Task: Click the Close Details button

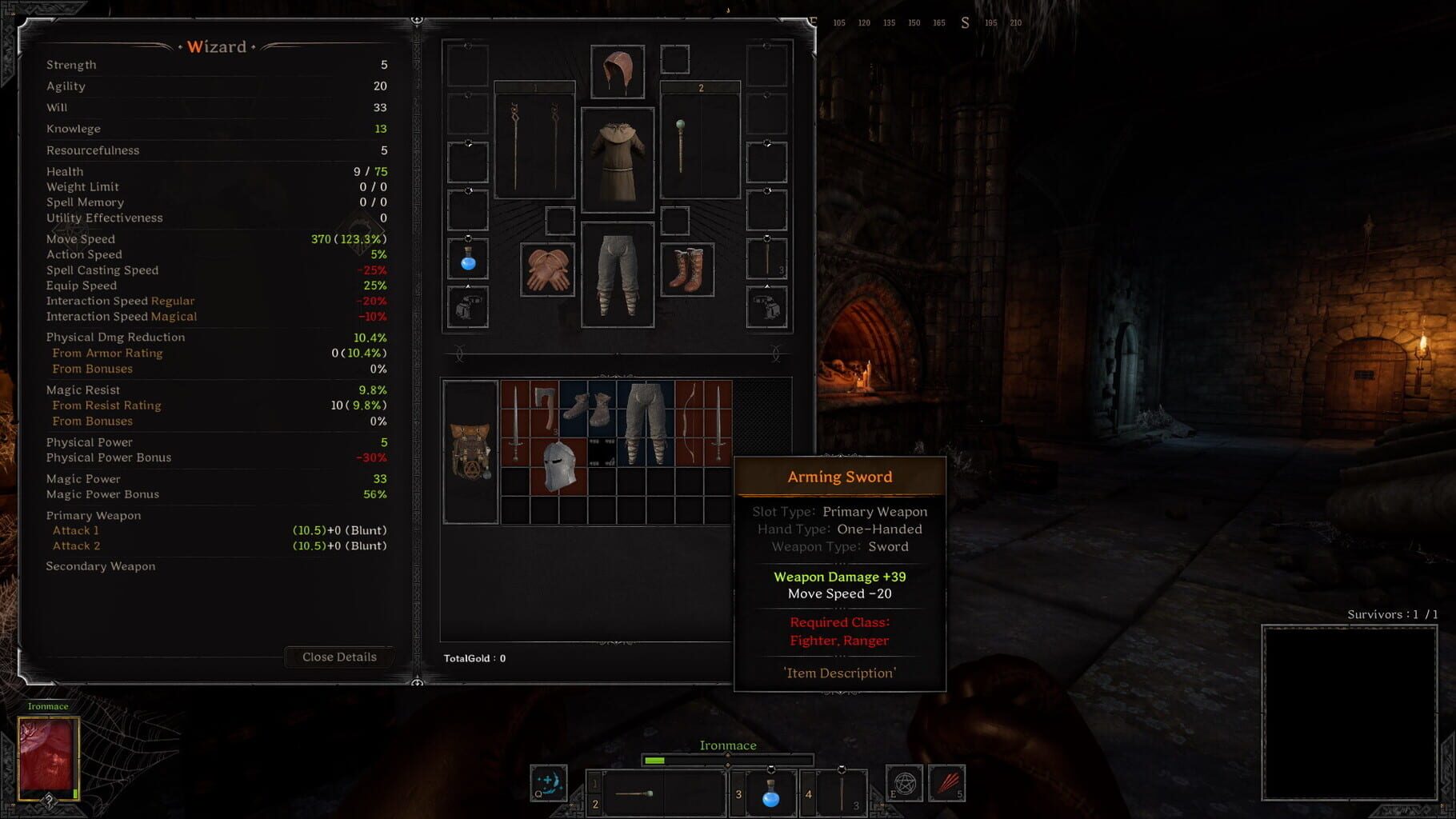Action: (339, 657)
